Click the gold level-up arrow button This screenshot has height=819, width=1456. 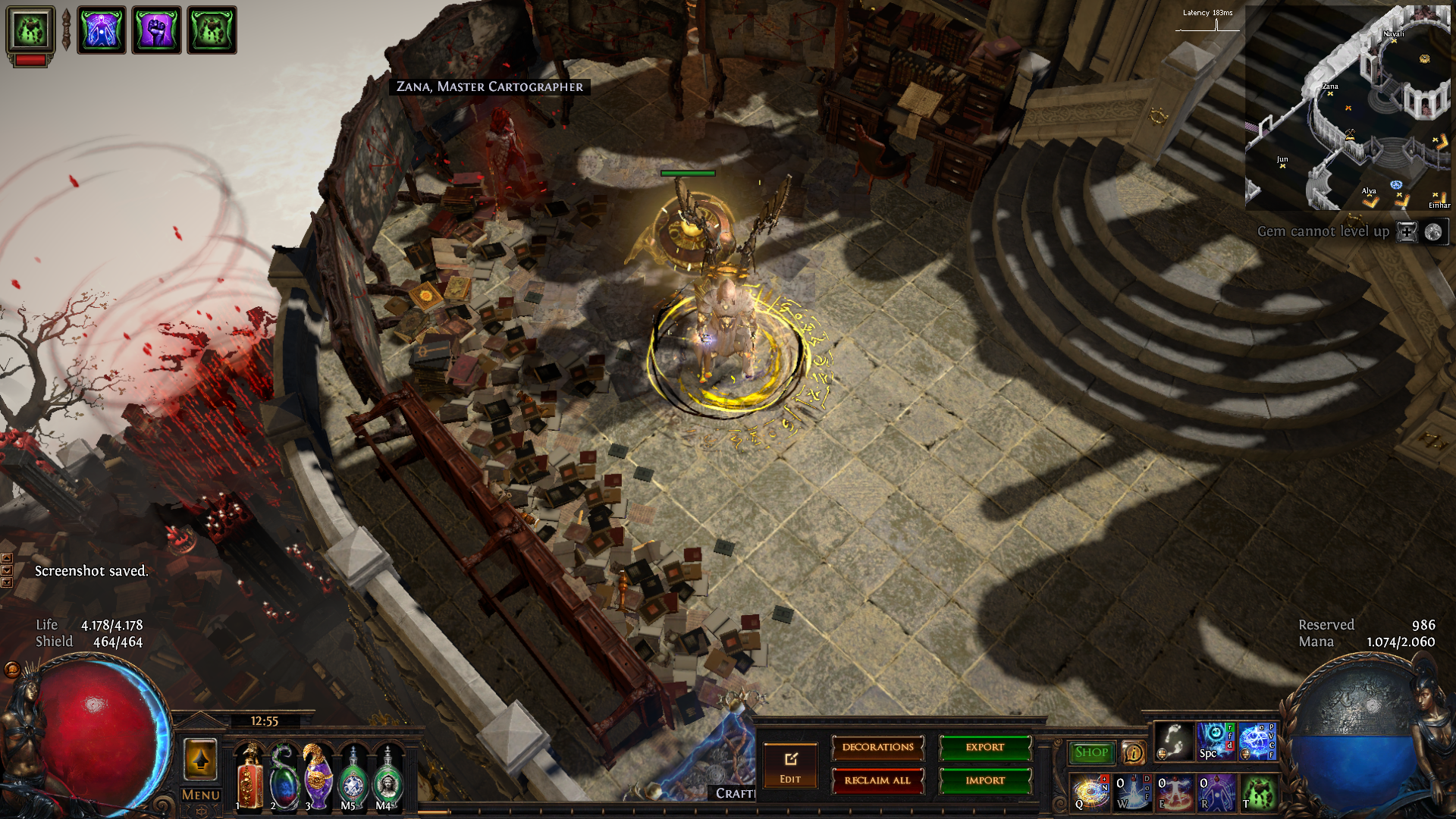click(201, 758)
